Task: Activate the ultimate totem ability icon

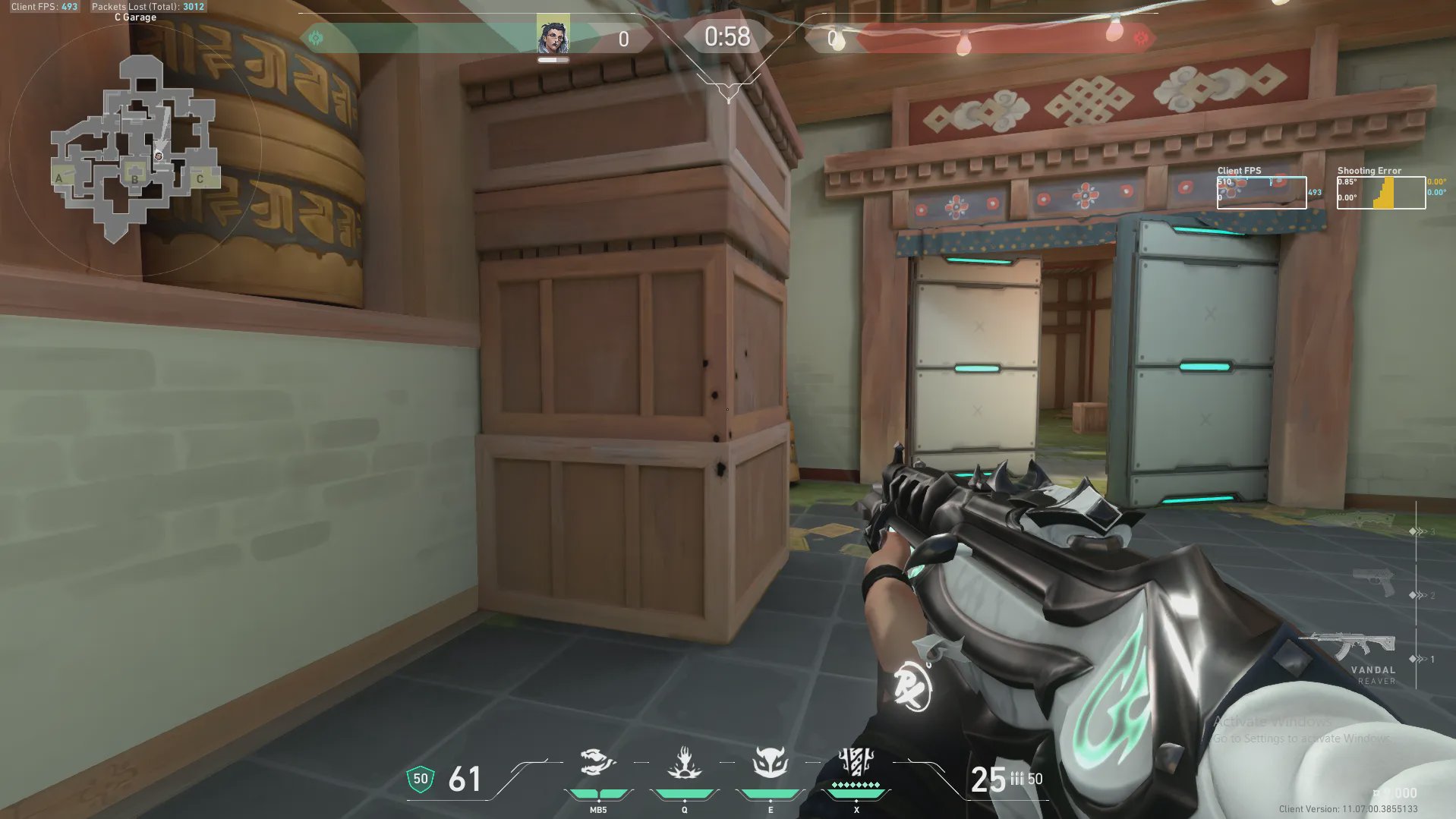Action: 856,763
